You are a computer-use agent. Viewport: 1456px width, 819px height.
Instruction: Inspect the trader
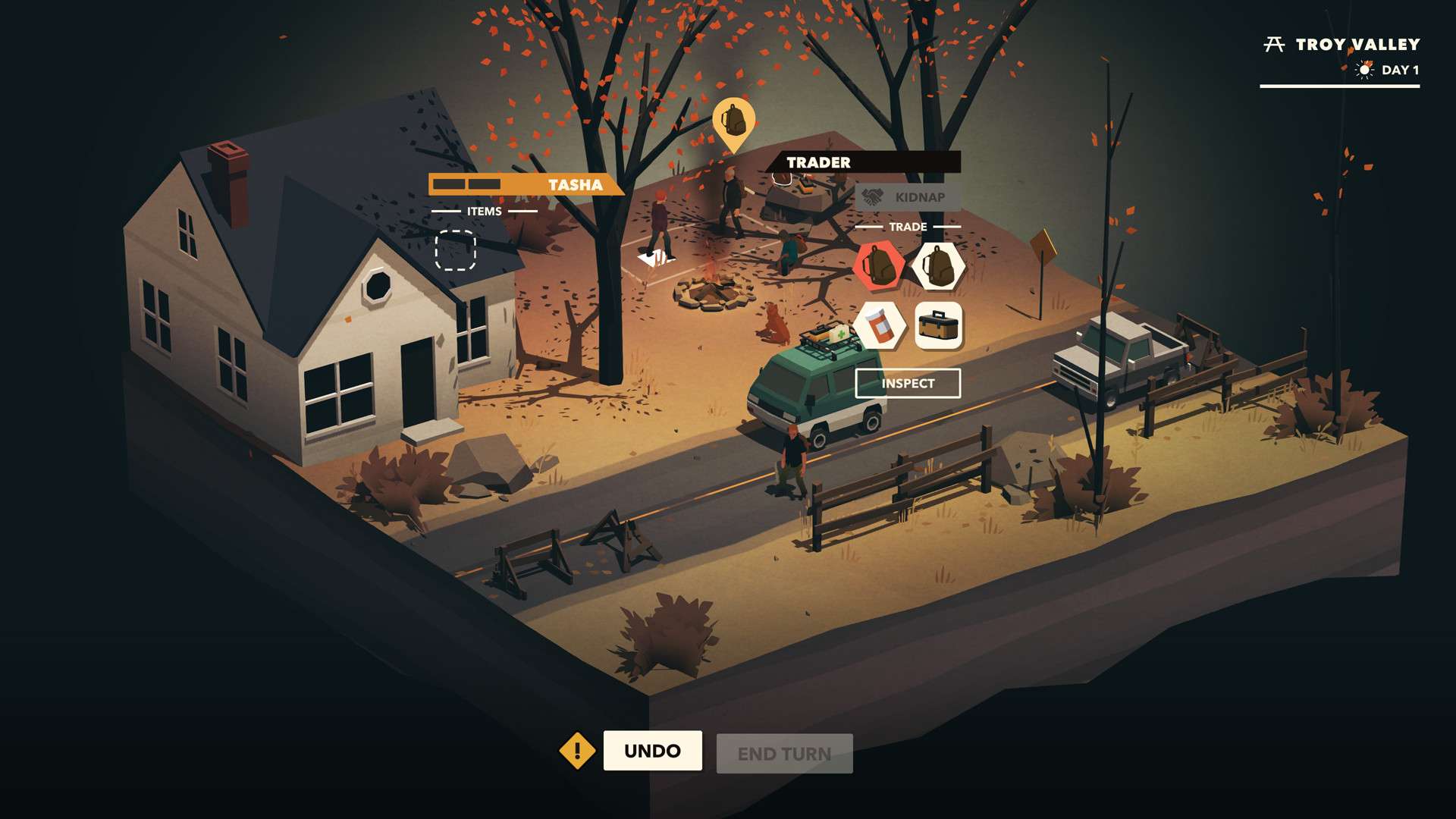[x=907, y=384]
